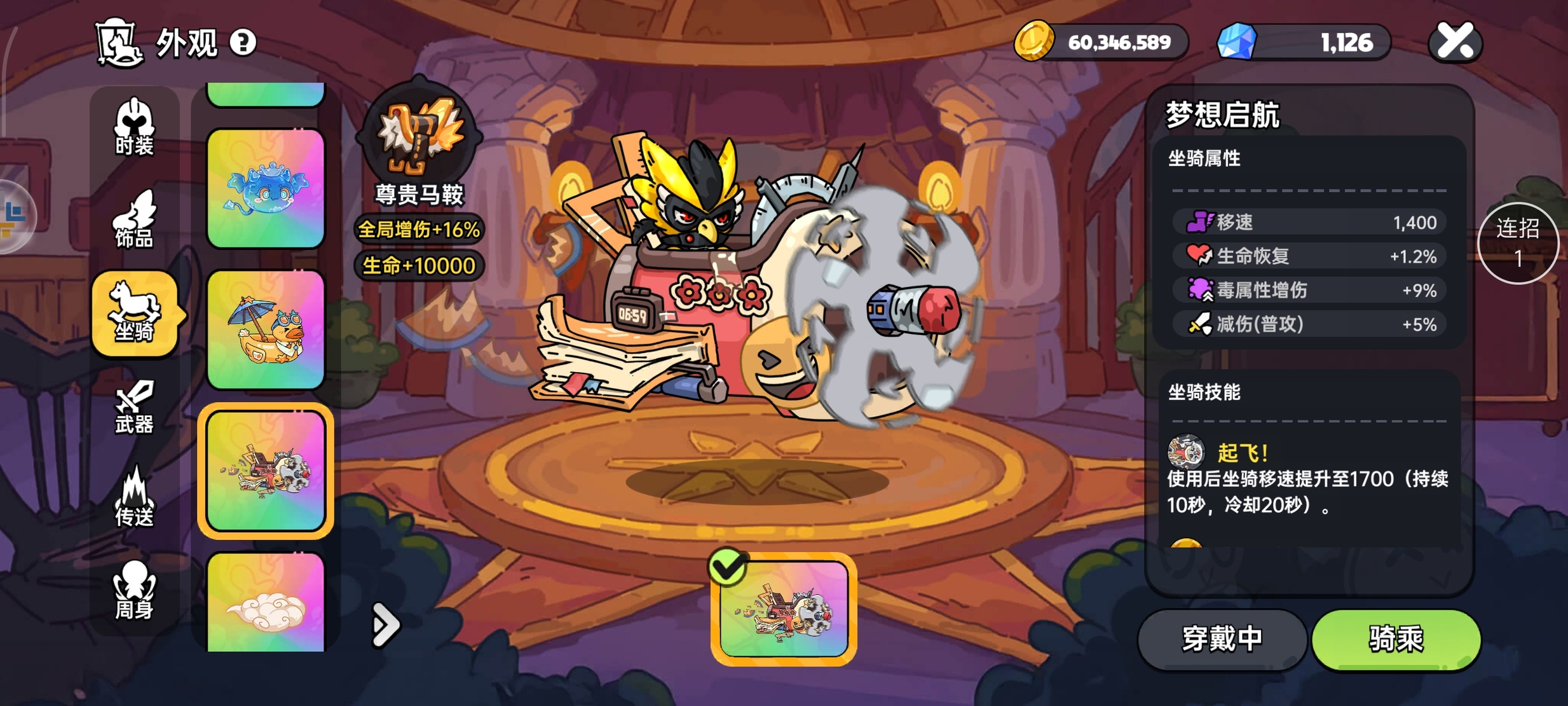
Task: Pick the golden cloud mount
Action: pyautogui.click(x=266, y=603)
